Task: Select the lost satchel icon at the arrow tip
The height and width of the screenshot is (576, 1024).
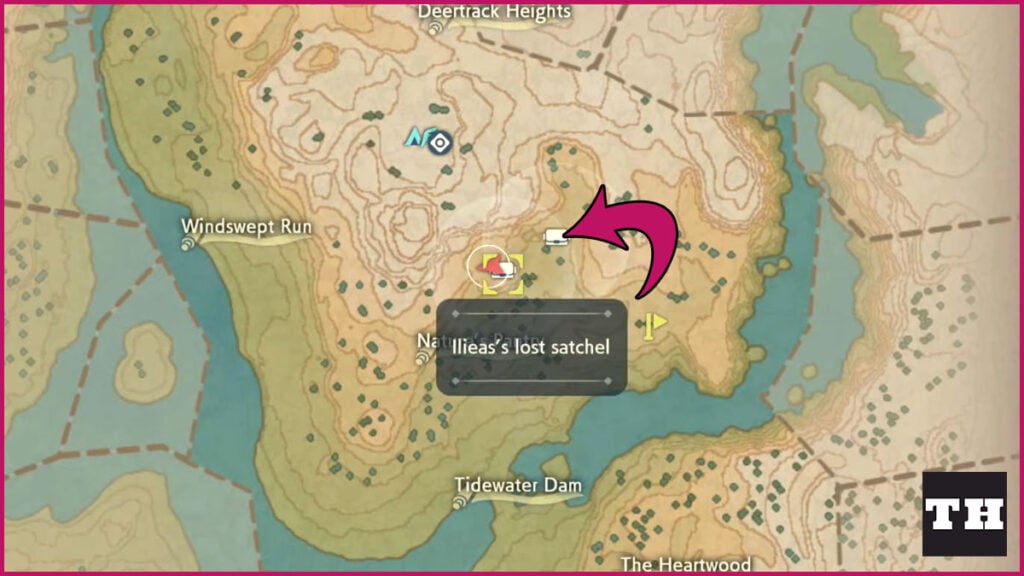Action: pos(555,237)
